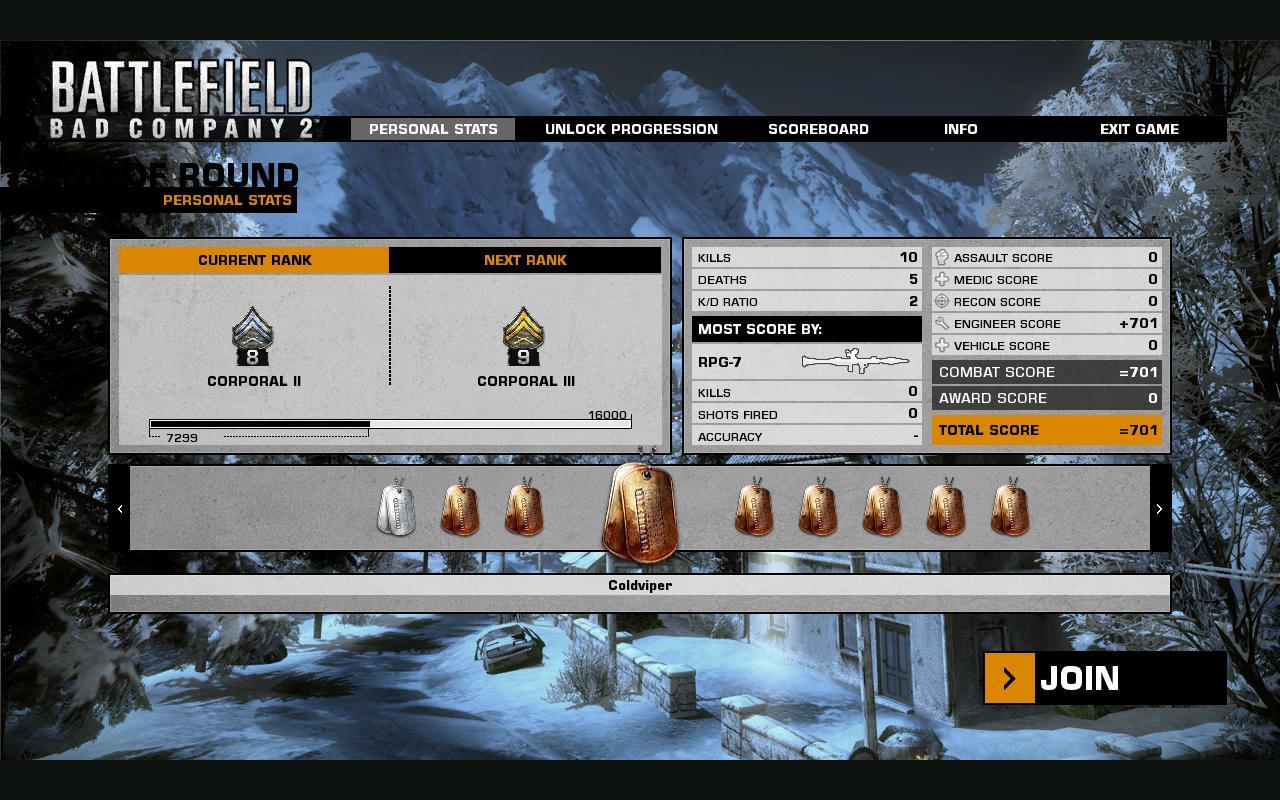Open the Info tab

[x=960, y=129]
